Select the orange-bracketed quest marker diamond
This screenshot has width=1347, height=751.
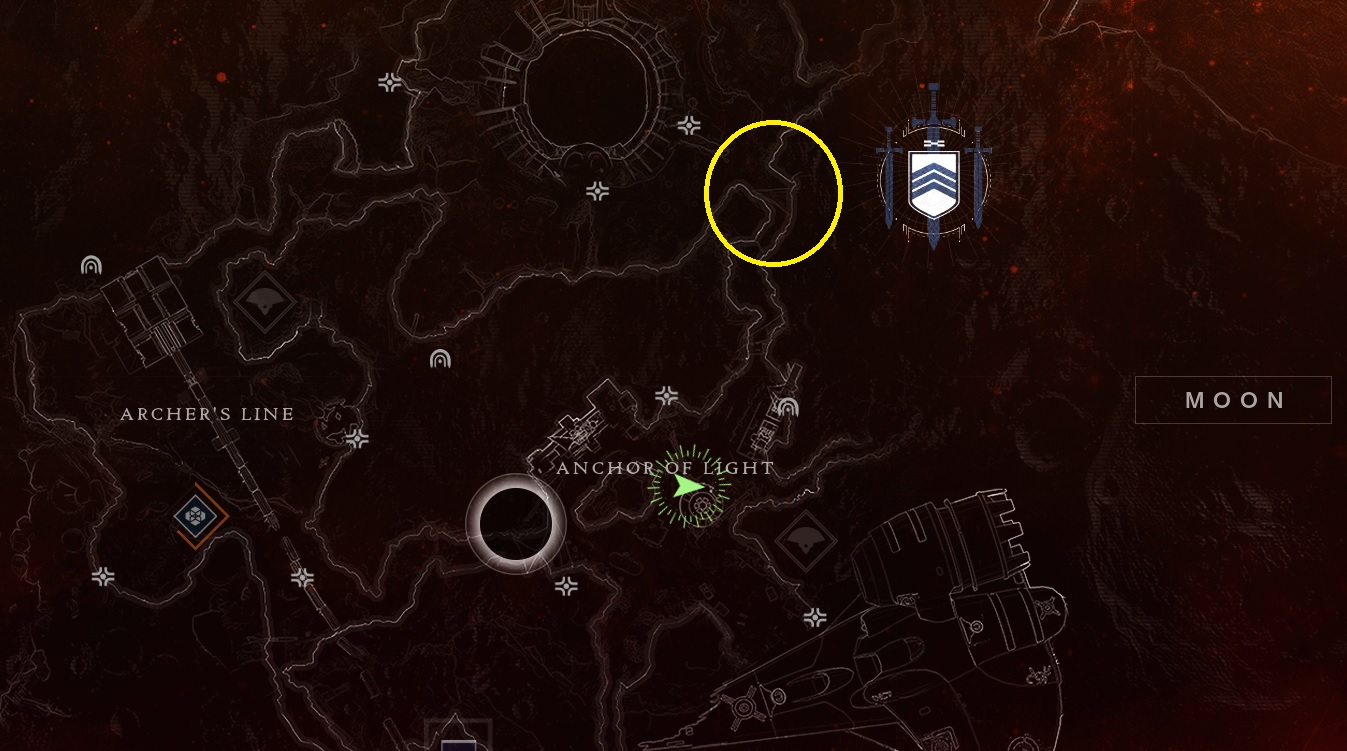pos(197,516)
